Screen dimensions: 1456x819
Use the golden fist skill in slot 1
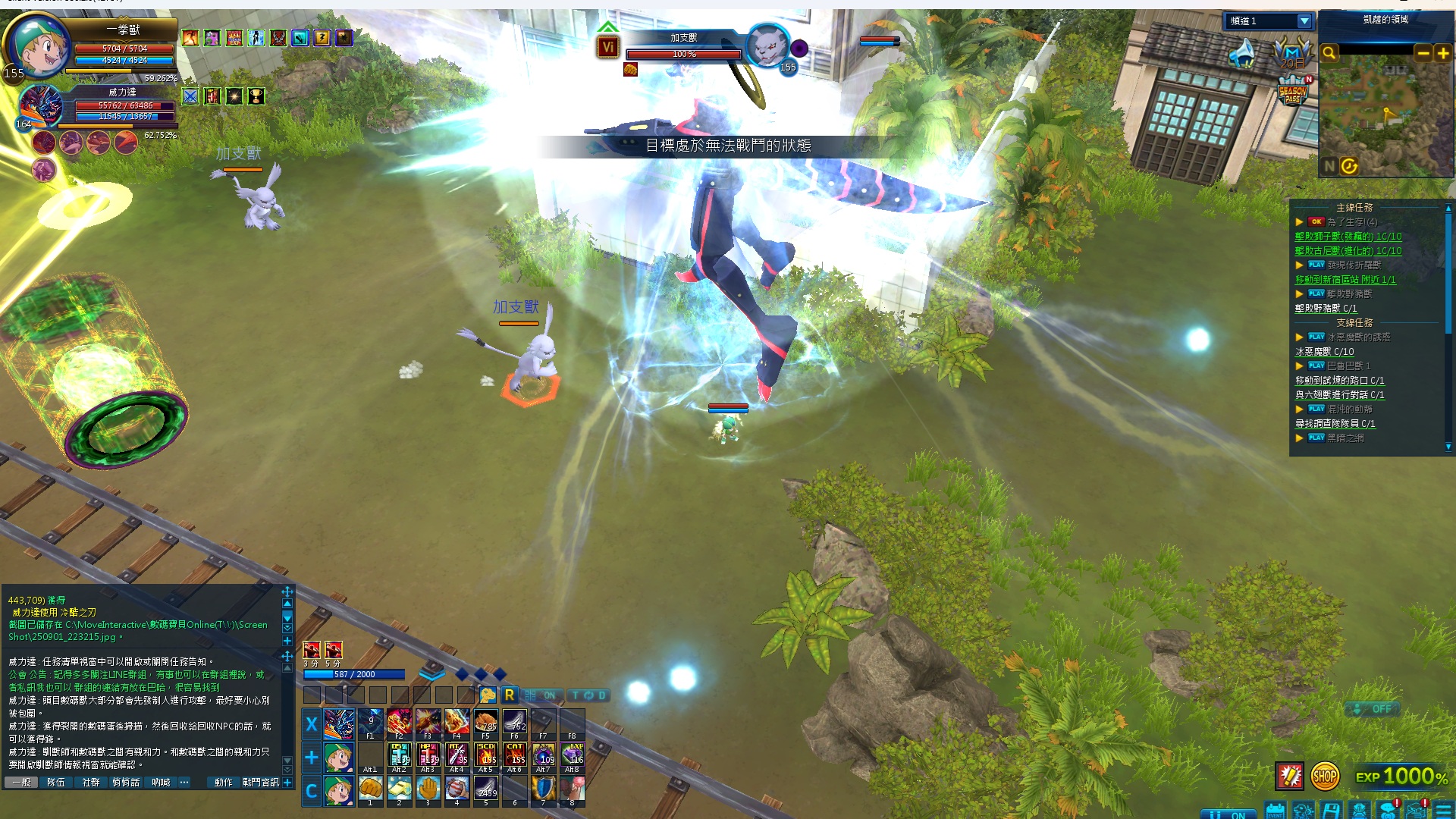(370, 789)
